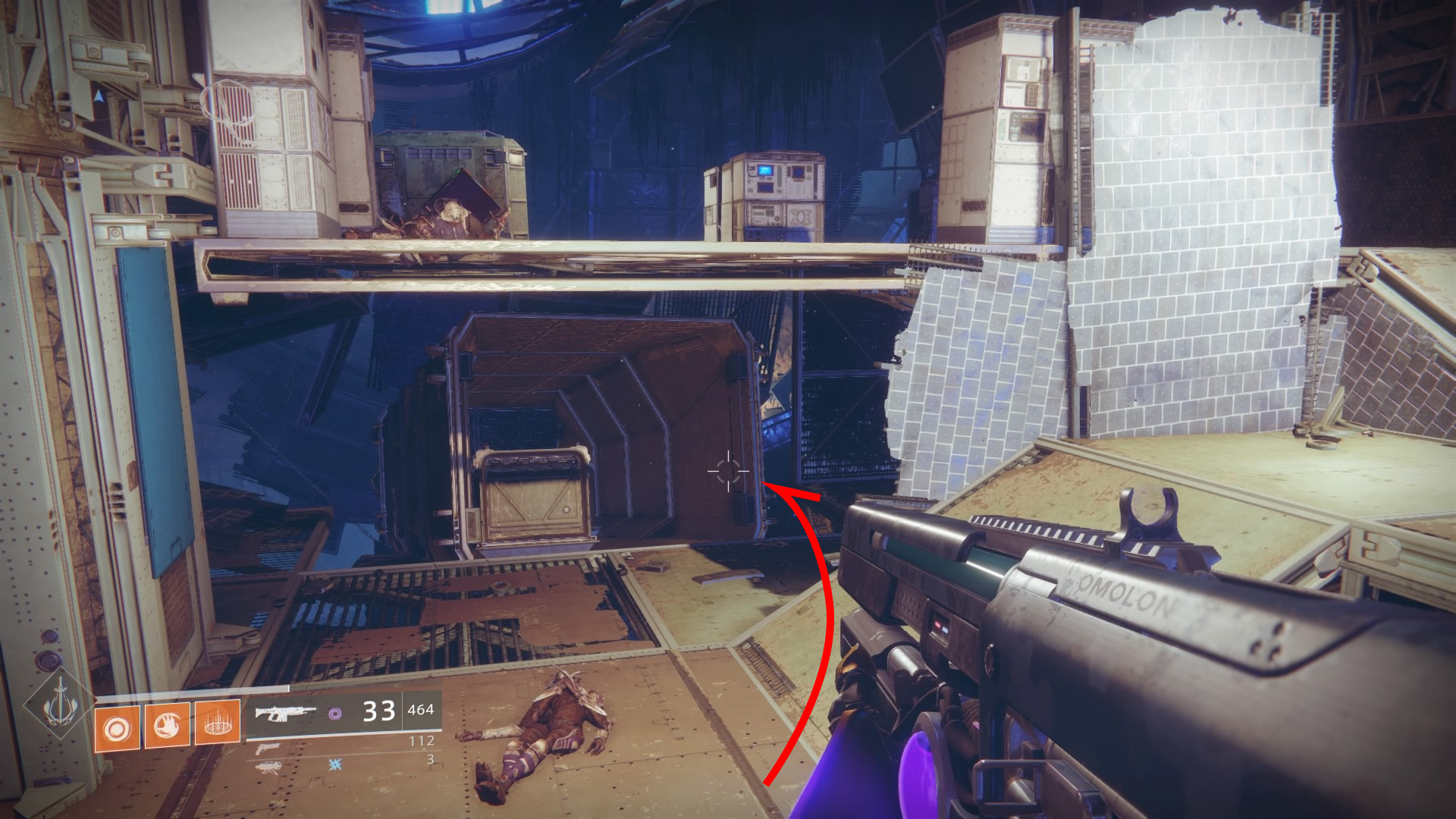Trigger the orange melee claw ability
1456x819 pixels.
(x=167, y=726)
